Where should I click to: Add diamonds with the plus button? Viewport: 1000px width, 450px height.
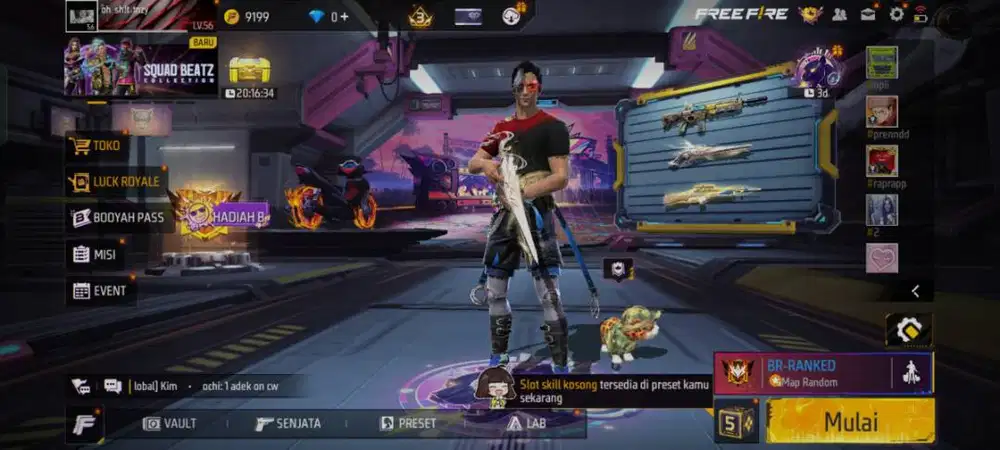pyautogui.click(x=343, y=16)
